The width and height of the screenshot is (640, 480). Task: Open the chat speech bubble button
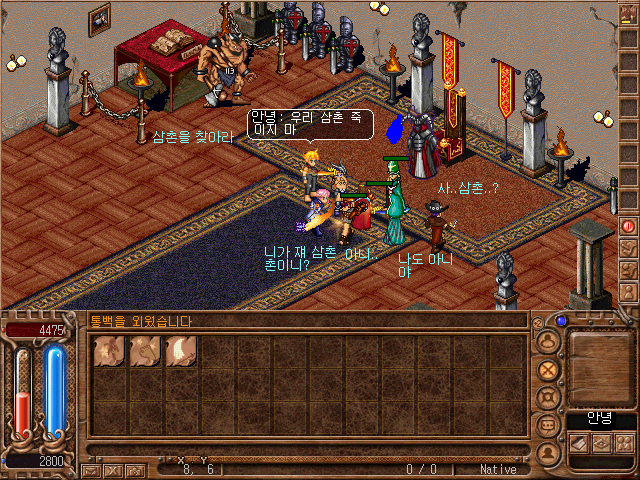pyautogui.click(x=547, y=425)
